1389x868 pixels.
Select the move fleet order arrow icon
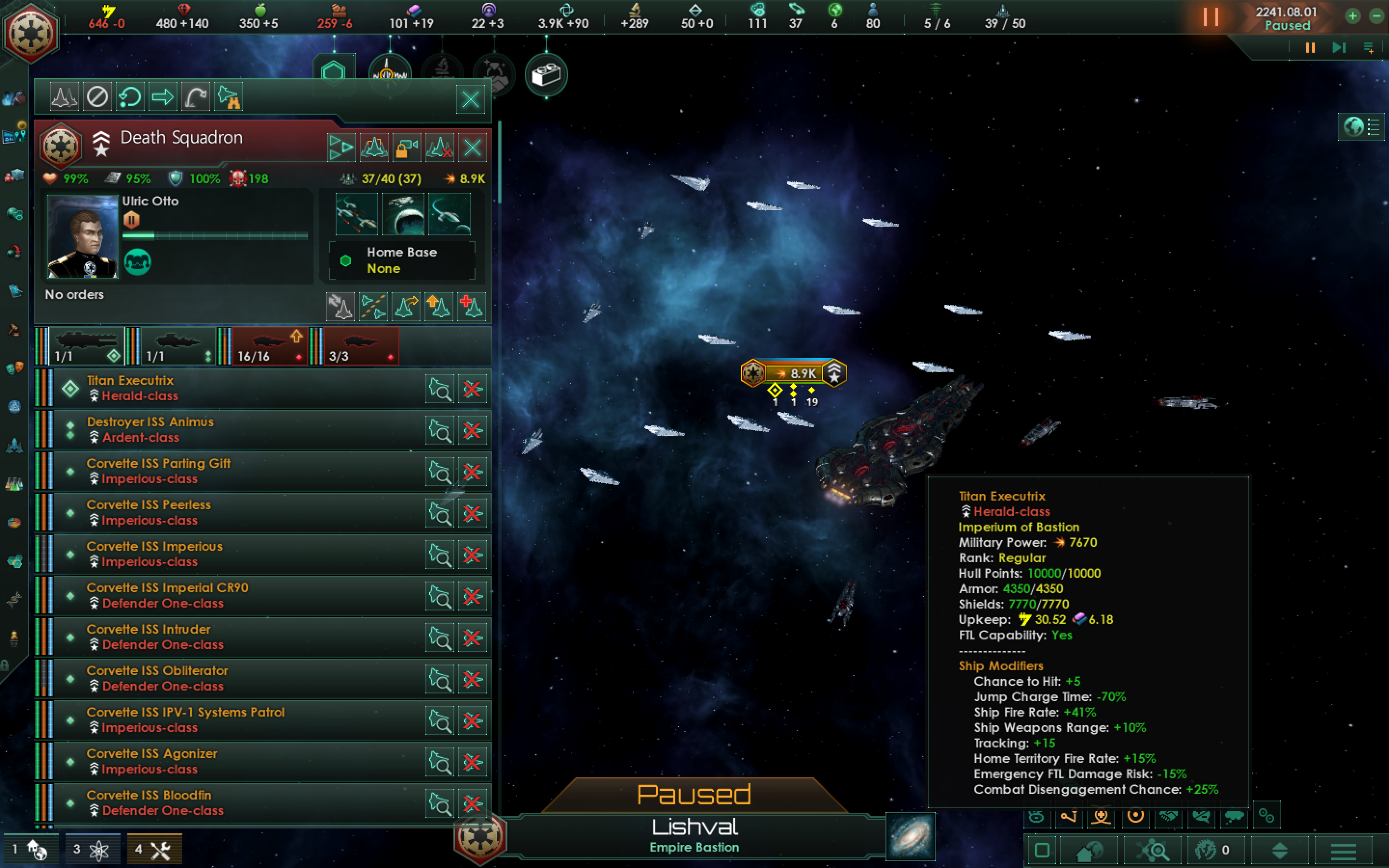(163, 96)
